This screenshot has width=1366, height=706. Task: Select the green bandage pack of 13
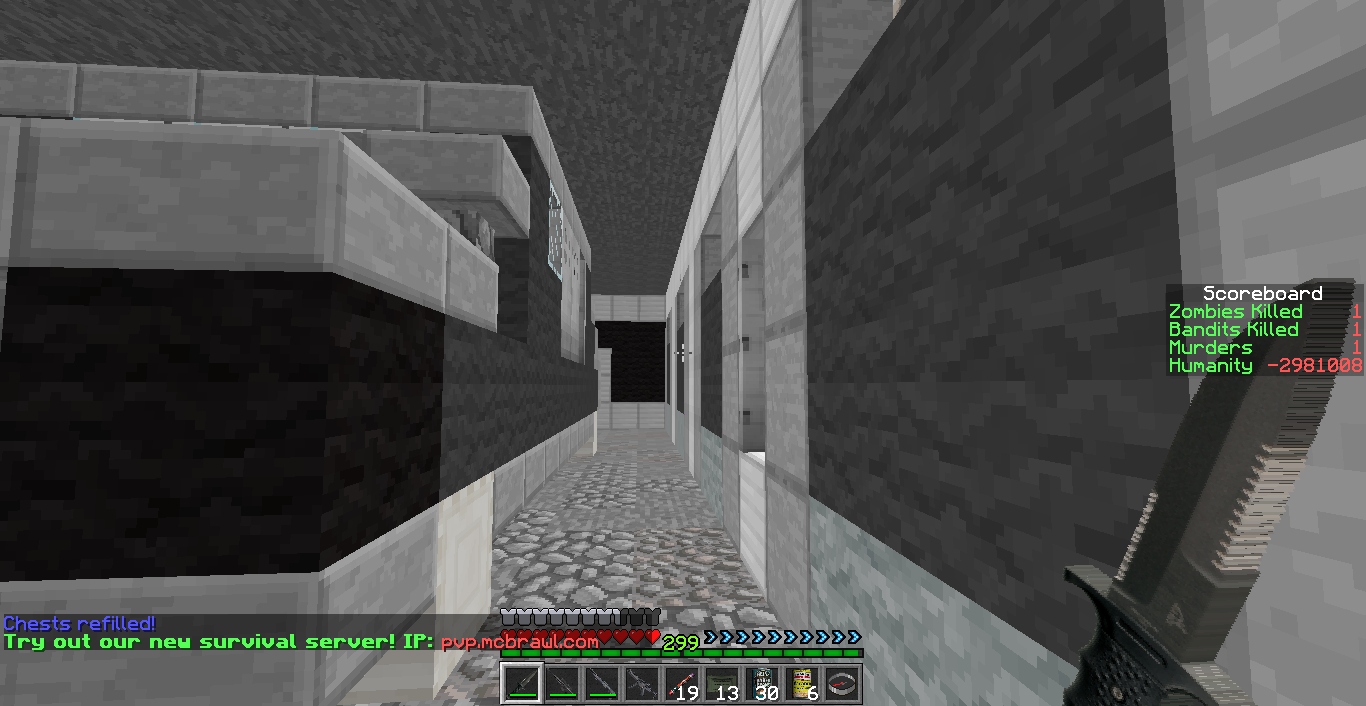(722, 684)
